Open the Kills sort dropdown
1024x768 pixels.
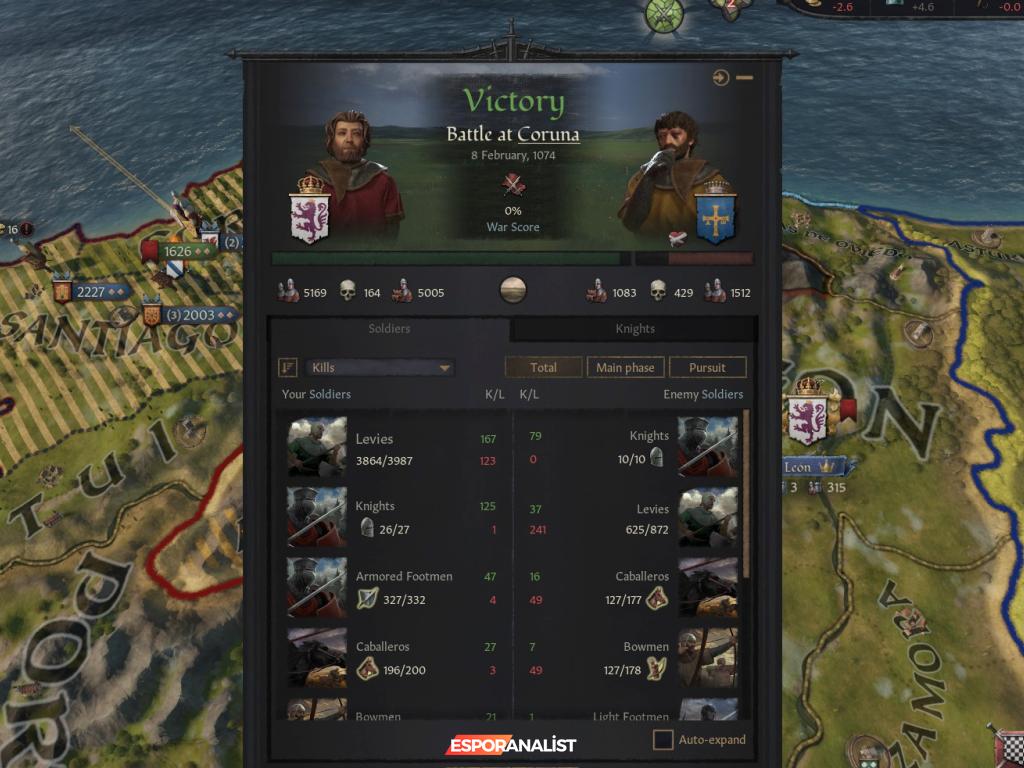coord(380,368)
